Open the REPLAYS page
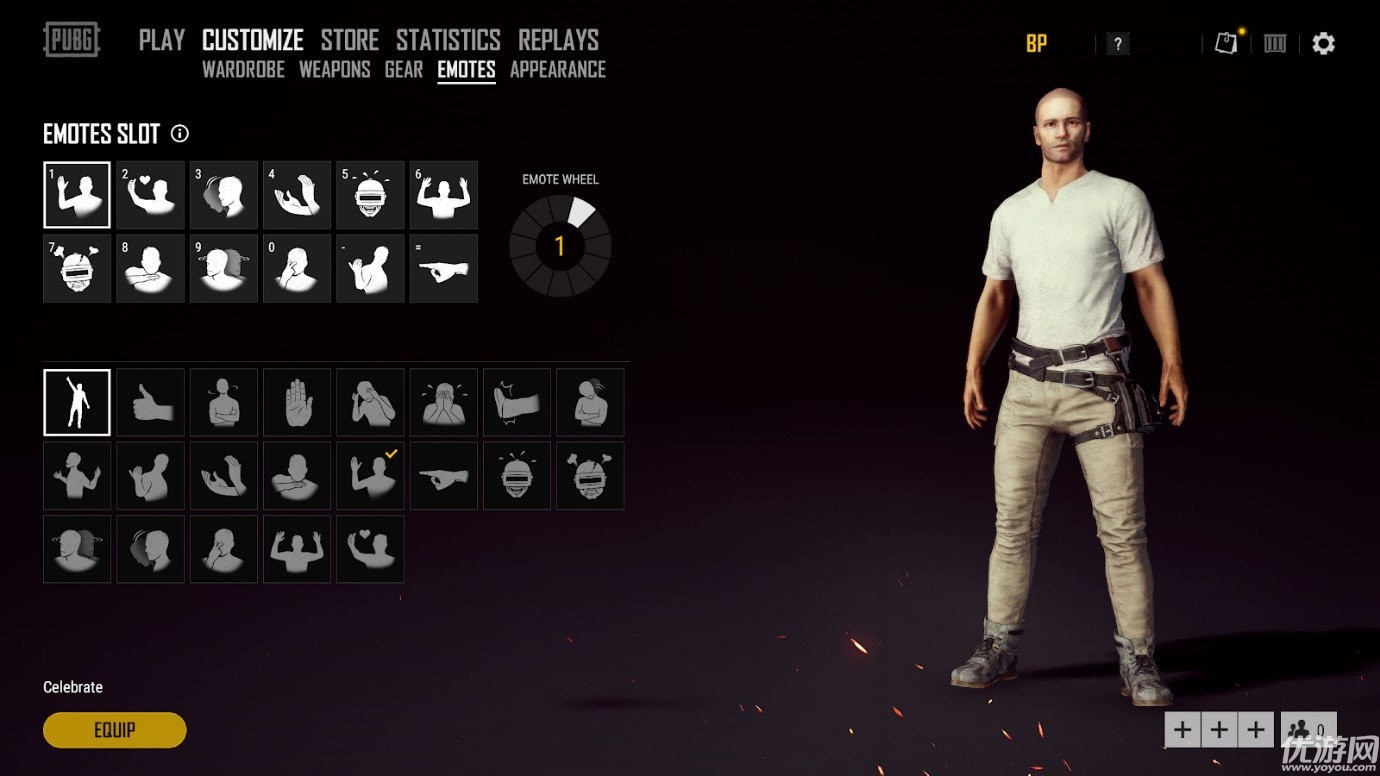 pyautogui.click(x=558, y=40)
